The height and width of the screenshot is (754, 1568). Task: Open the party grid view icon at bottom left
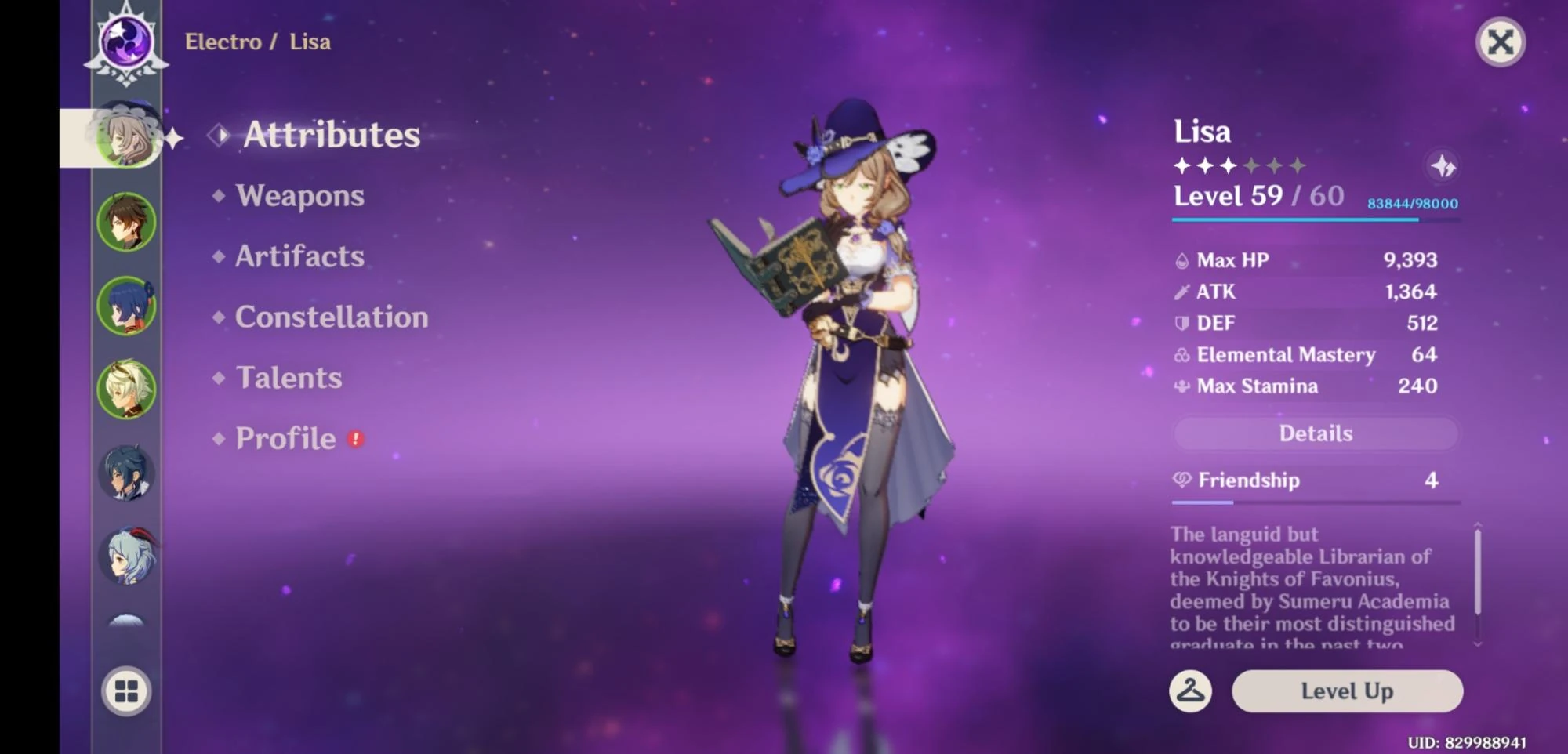[128, 692]
